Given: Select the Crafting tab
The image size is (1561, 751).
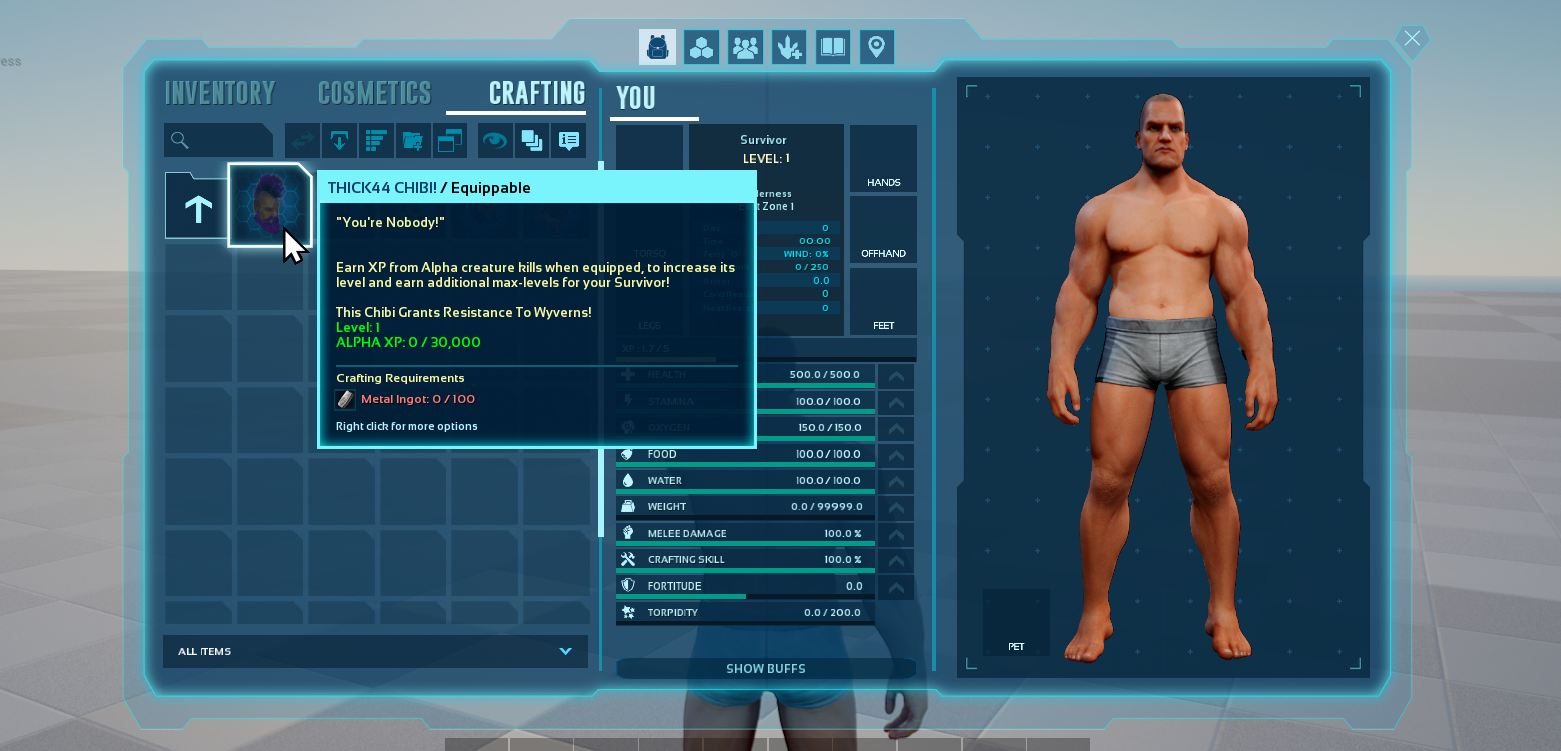Looking at the screenshot, I should [536, 93].
